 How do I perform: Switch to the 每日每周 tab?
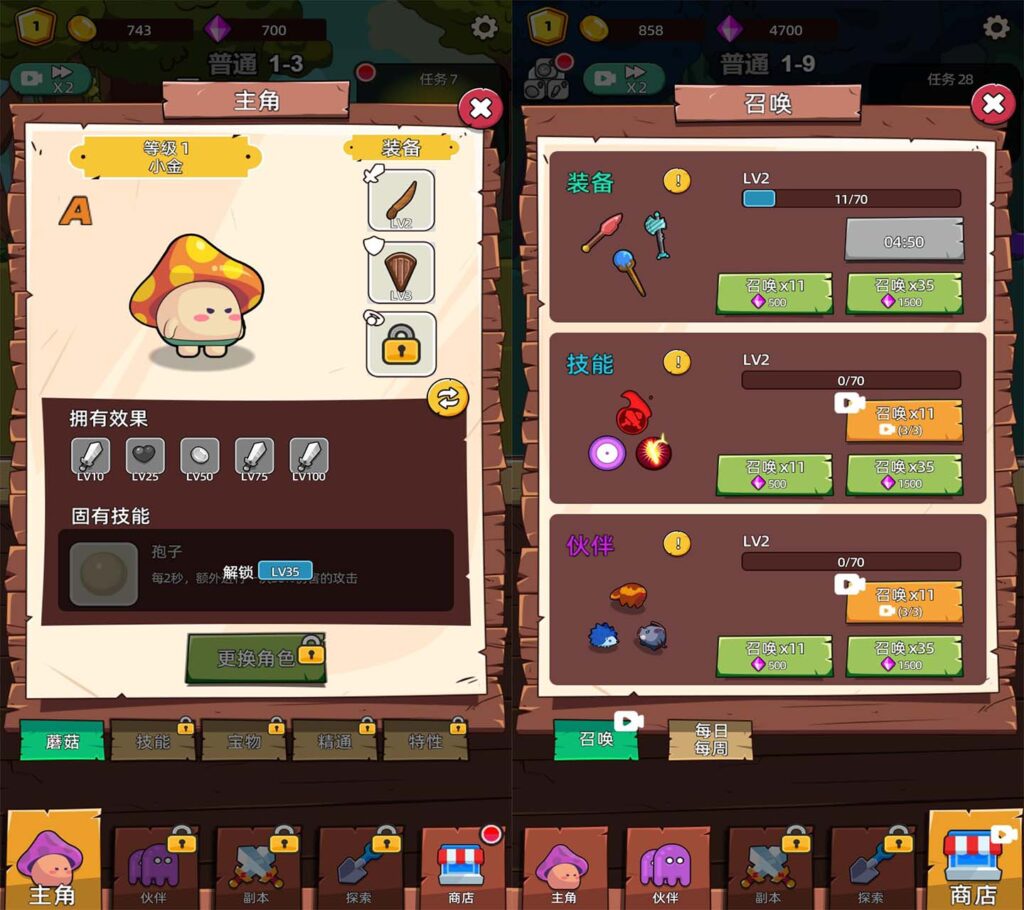[710, 740]
